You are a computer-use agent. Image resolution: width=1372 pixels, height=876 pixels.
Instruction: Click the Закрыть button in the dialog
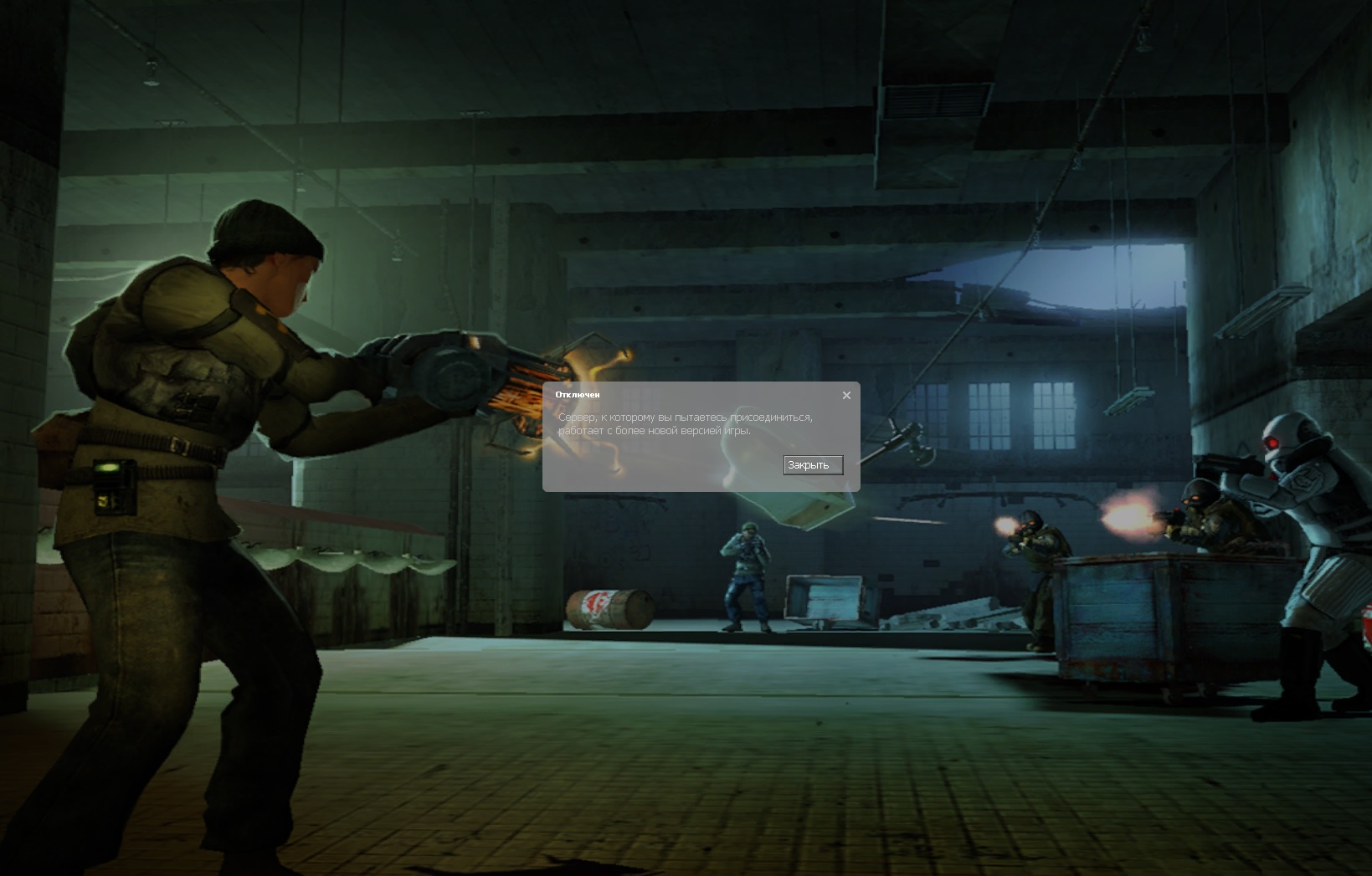click(x=811, y=465)
